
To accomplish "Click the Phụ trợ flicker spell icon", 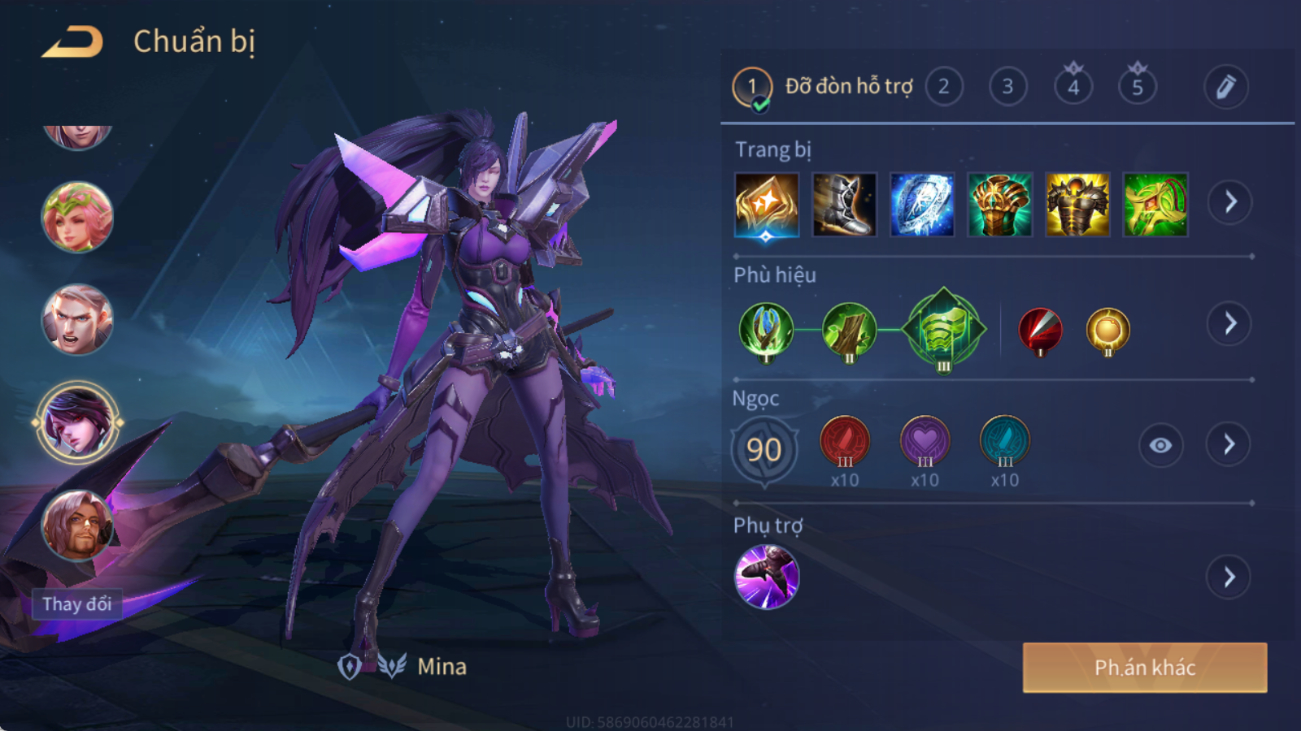I will pos(767,577).
